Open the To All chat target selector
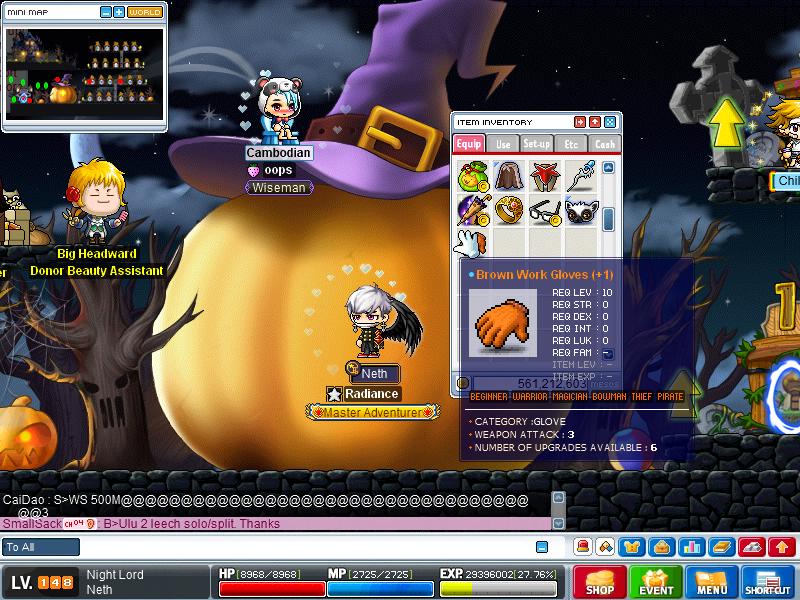Screen dimensions: 800x600 click(41, 547)
